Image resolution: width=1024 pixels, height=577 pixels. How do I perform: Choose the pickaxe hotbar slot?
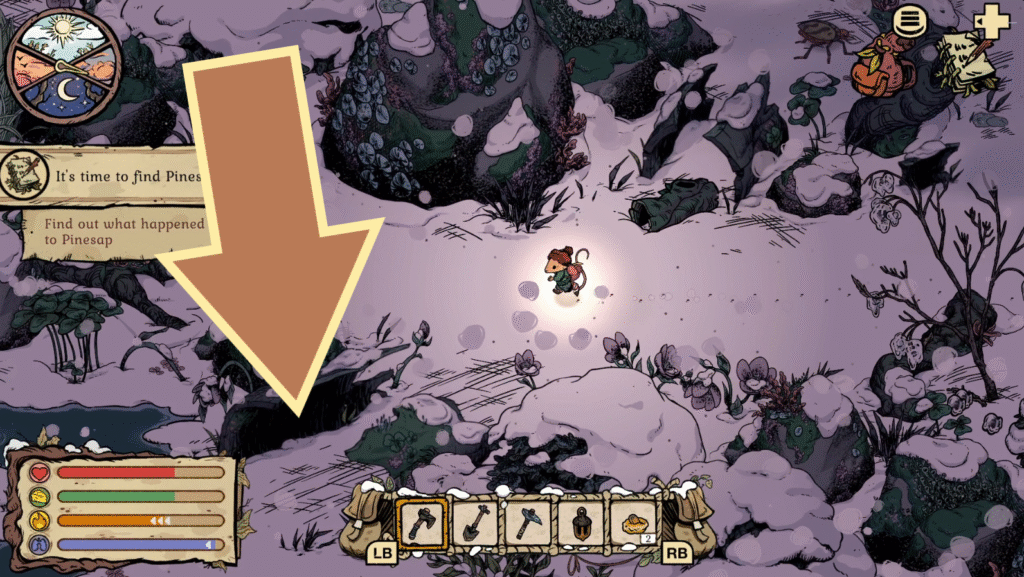529,522
